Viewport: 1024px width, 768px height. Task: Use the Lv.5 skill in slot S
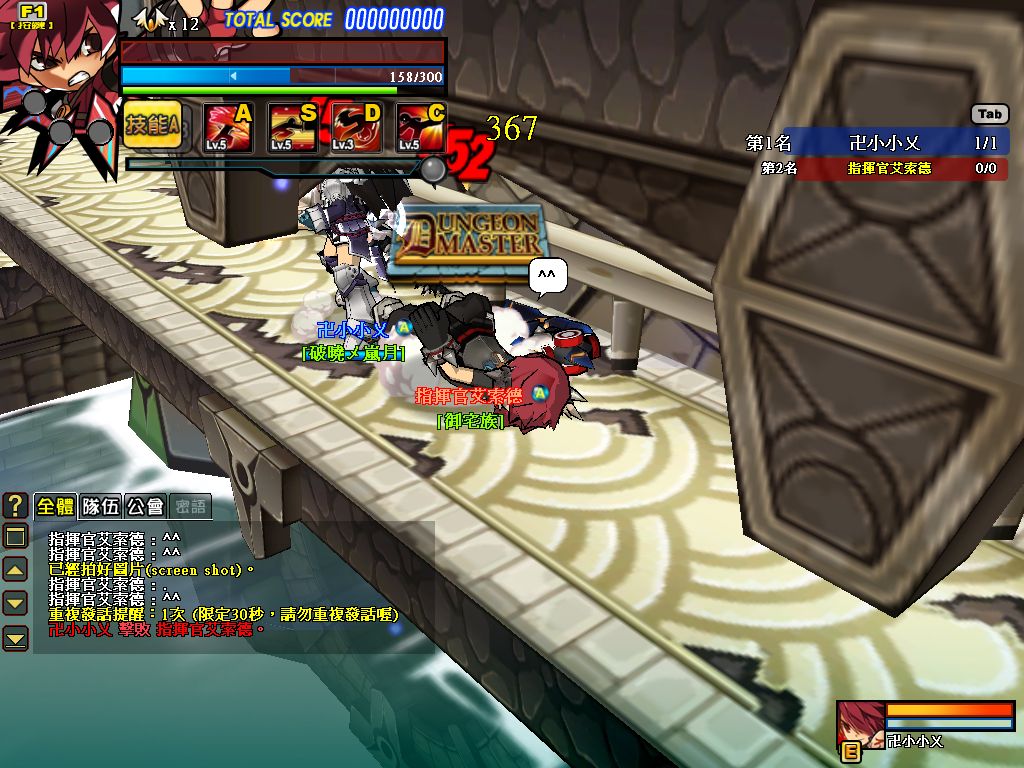293,127
